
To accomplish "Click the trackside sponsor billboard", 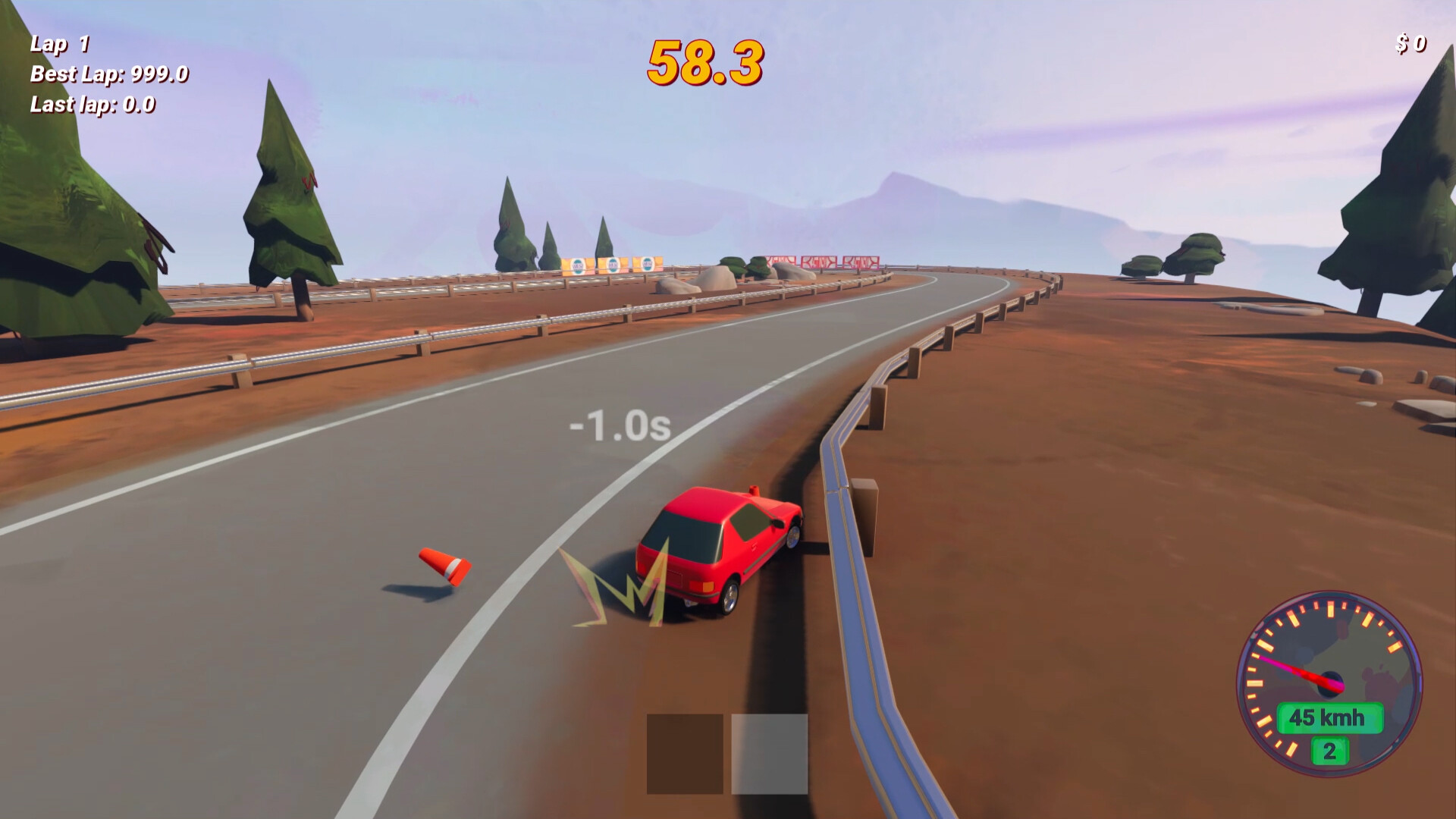I will point(611,263).
